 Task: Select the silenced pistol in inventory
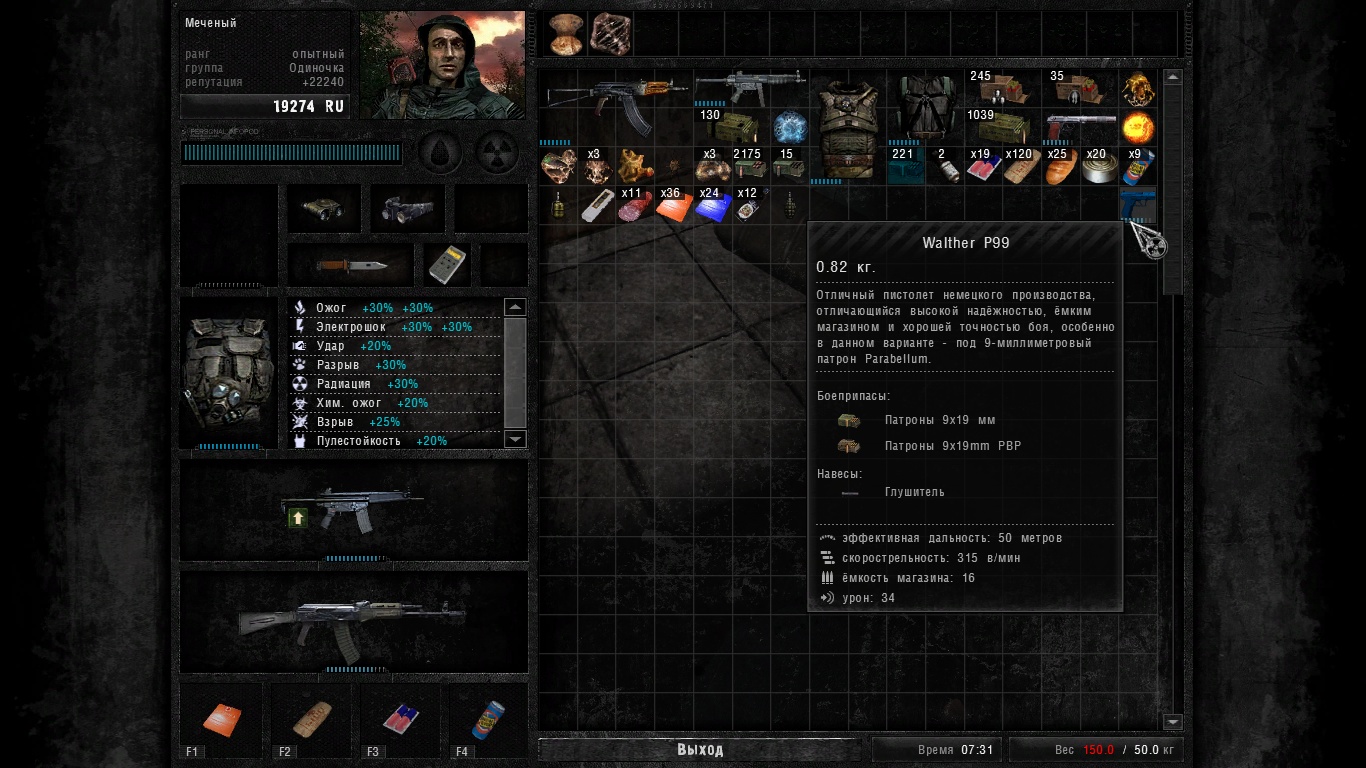1080,128
